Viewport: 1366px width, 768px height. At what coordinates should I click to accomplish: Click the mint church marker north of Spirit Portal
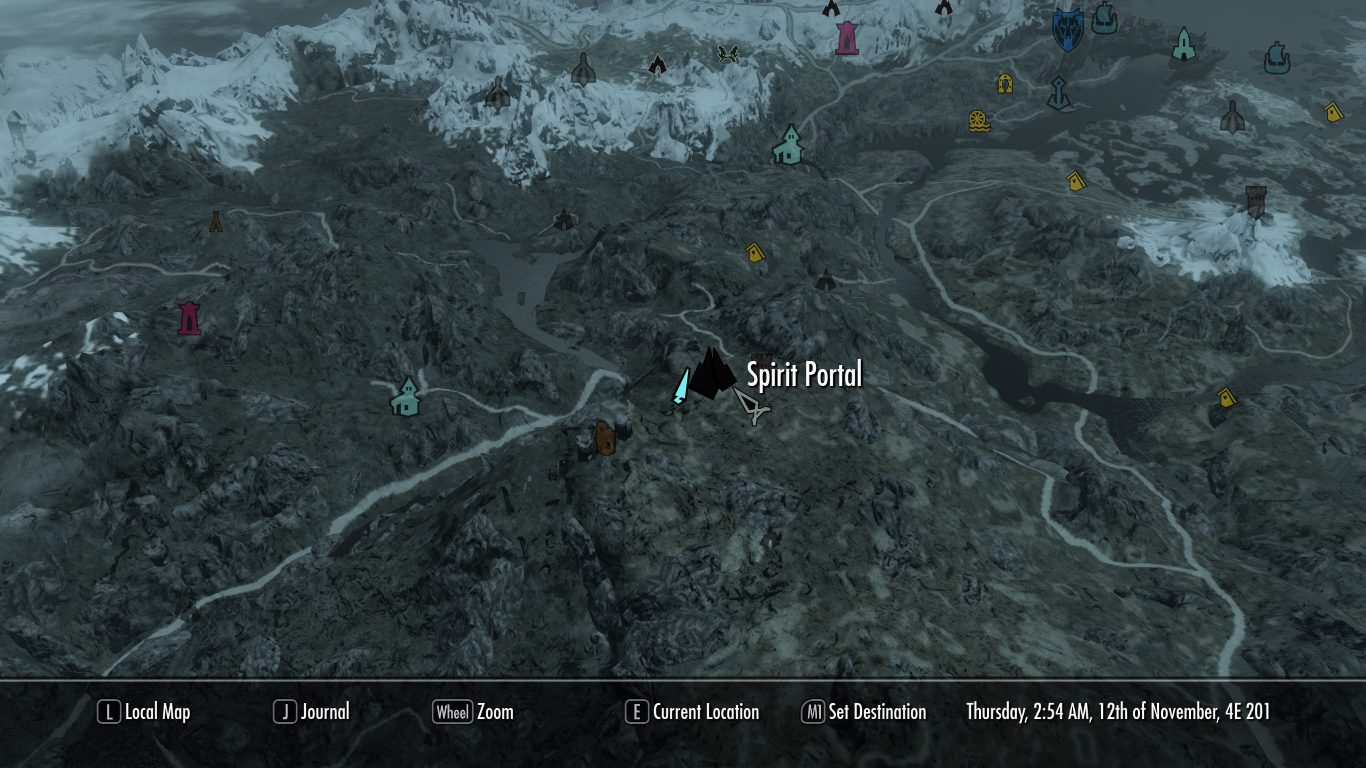pyautogui.click(x=789, y=145)
